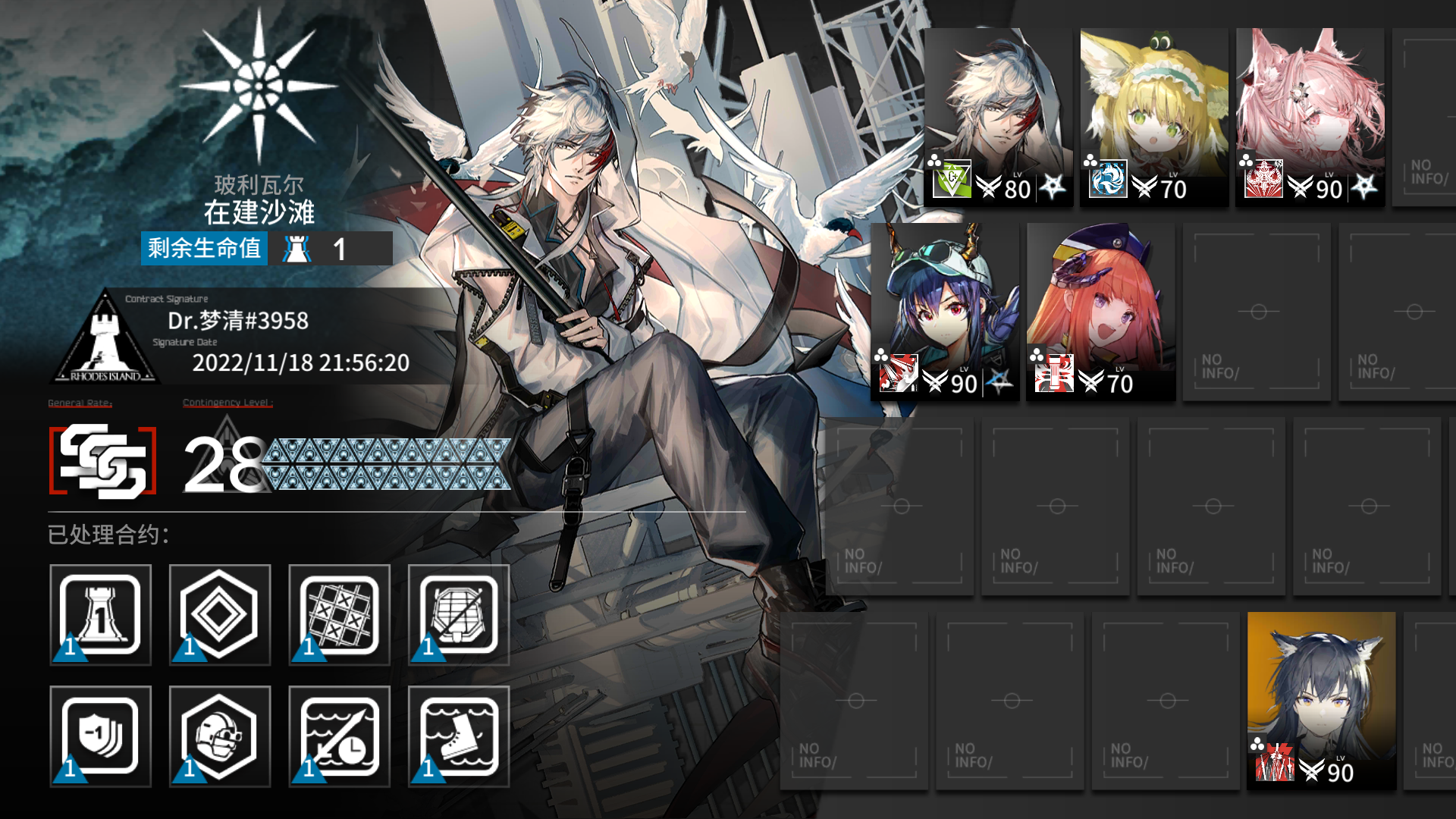1456x819 pixels.
Task: Open the helmet hexagon contract icon
Action: [x=220, y=736]
